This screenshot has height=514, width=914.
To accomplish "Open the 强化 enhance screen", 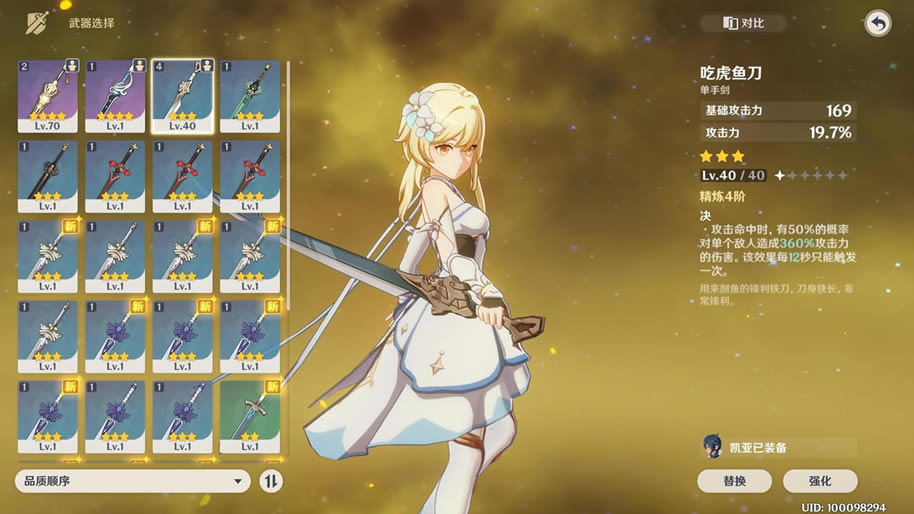I will (x=820, y=481).
